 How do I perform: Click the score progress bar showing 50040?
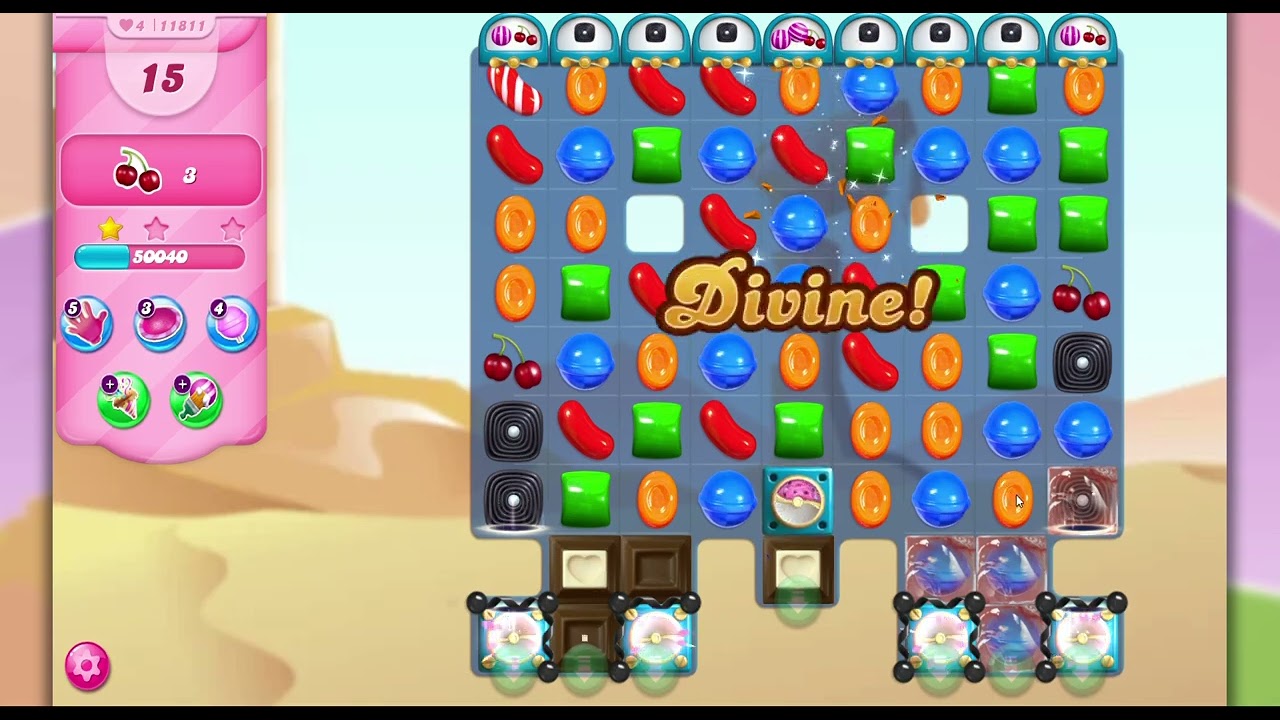tap(160, 257)
